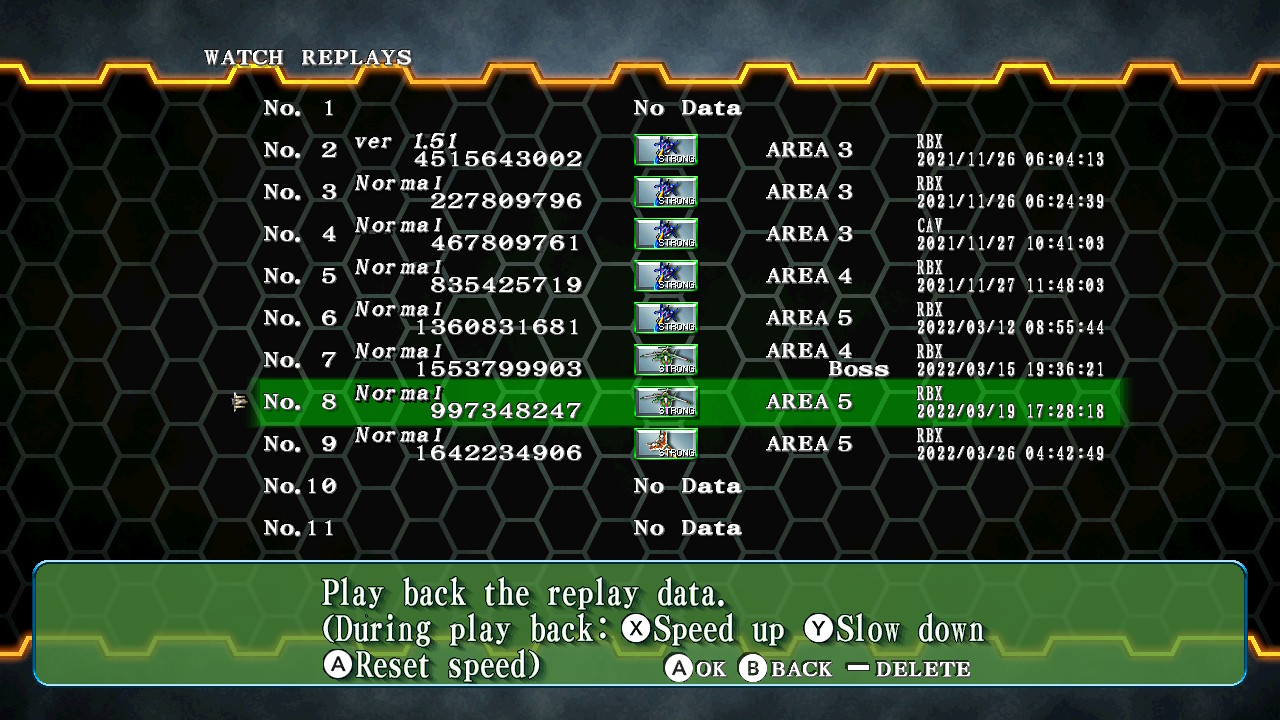Select empty replay slot No. 10
This screenshot has height=720, width=1280.
coord(690,486)
